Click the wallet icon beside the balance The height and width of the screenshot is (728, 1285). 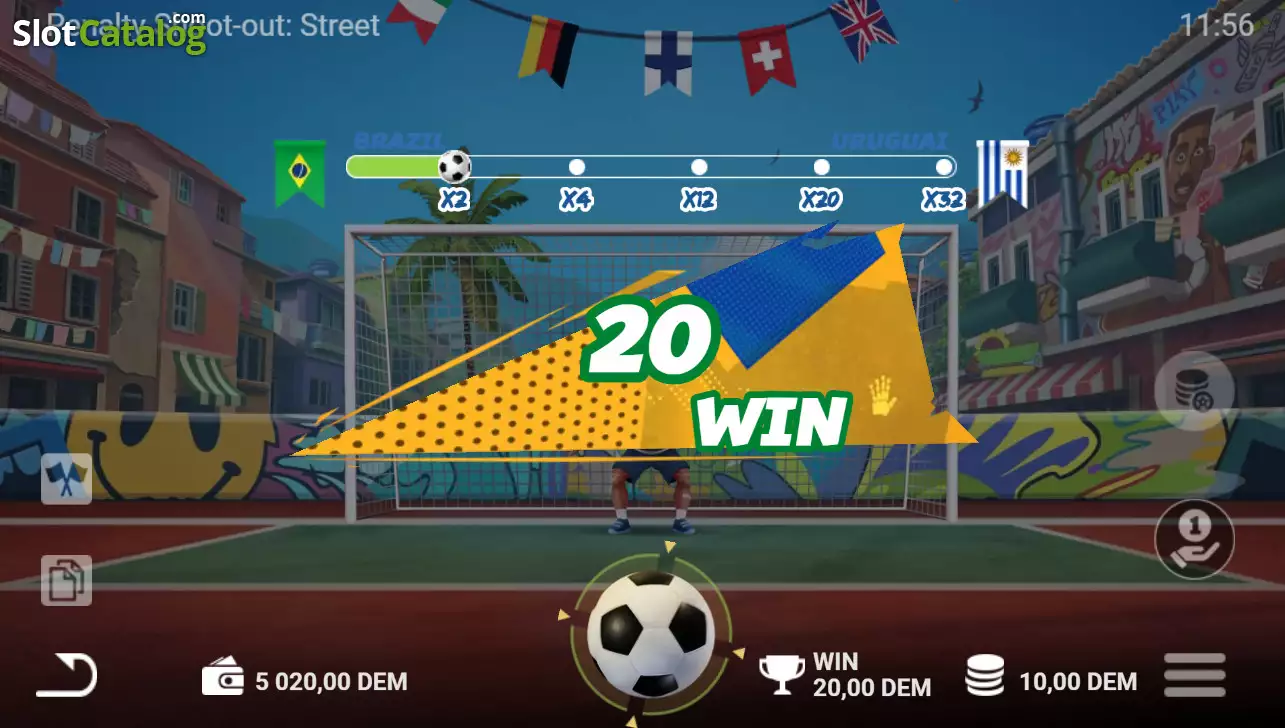[223, 675]
